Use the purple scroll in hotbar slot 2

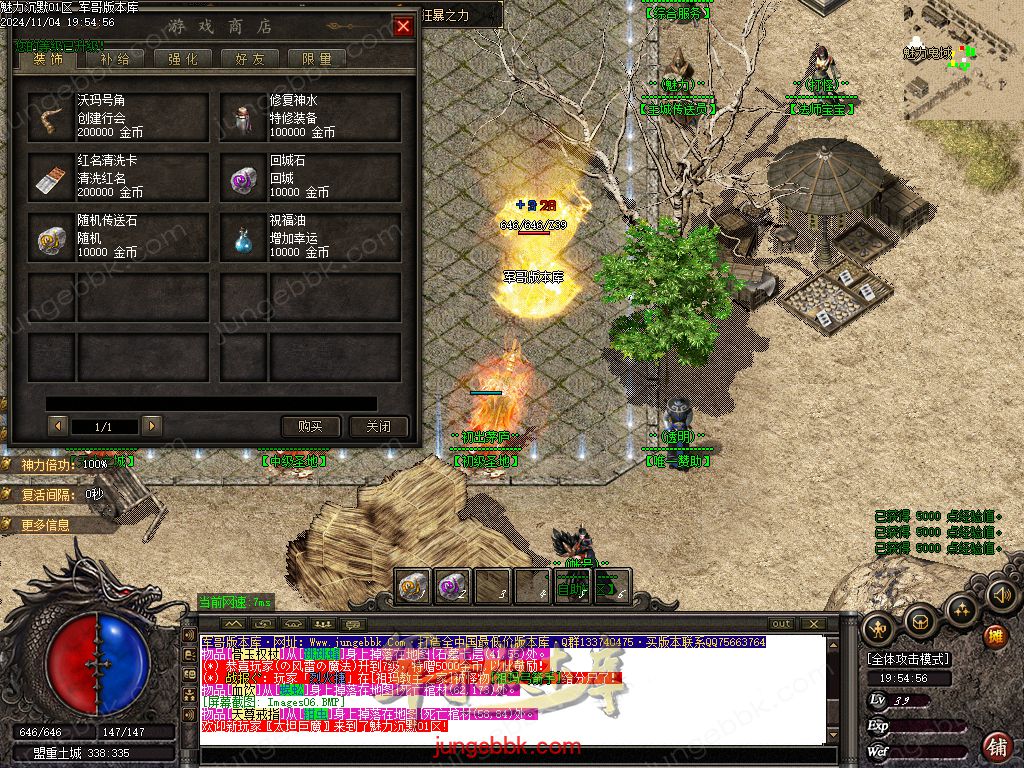[x=453, y=586]
